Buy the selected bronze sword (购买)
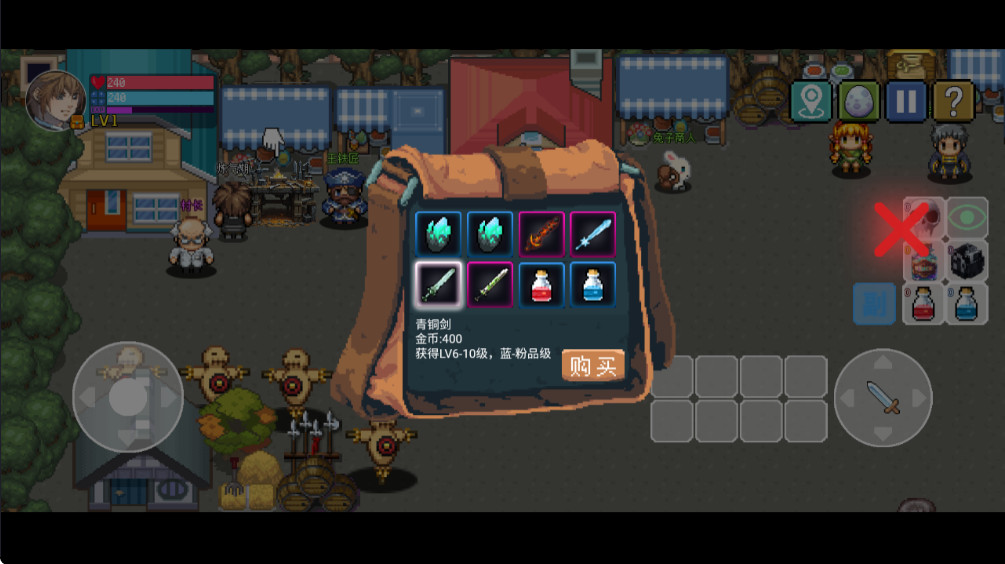Screen dimensions: 1005x564 [593, 366]
